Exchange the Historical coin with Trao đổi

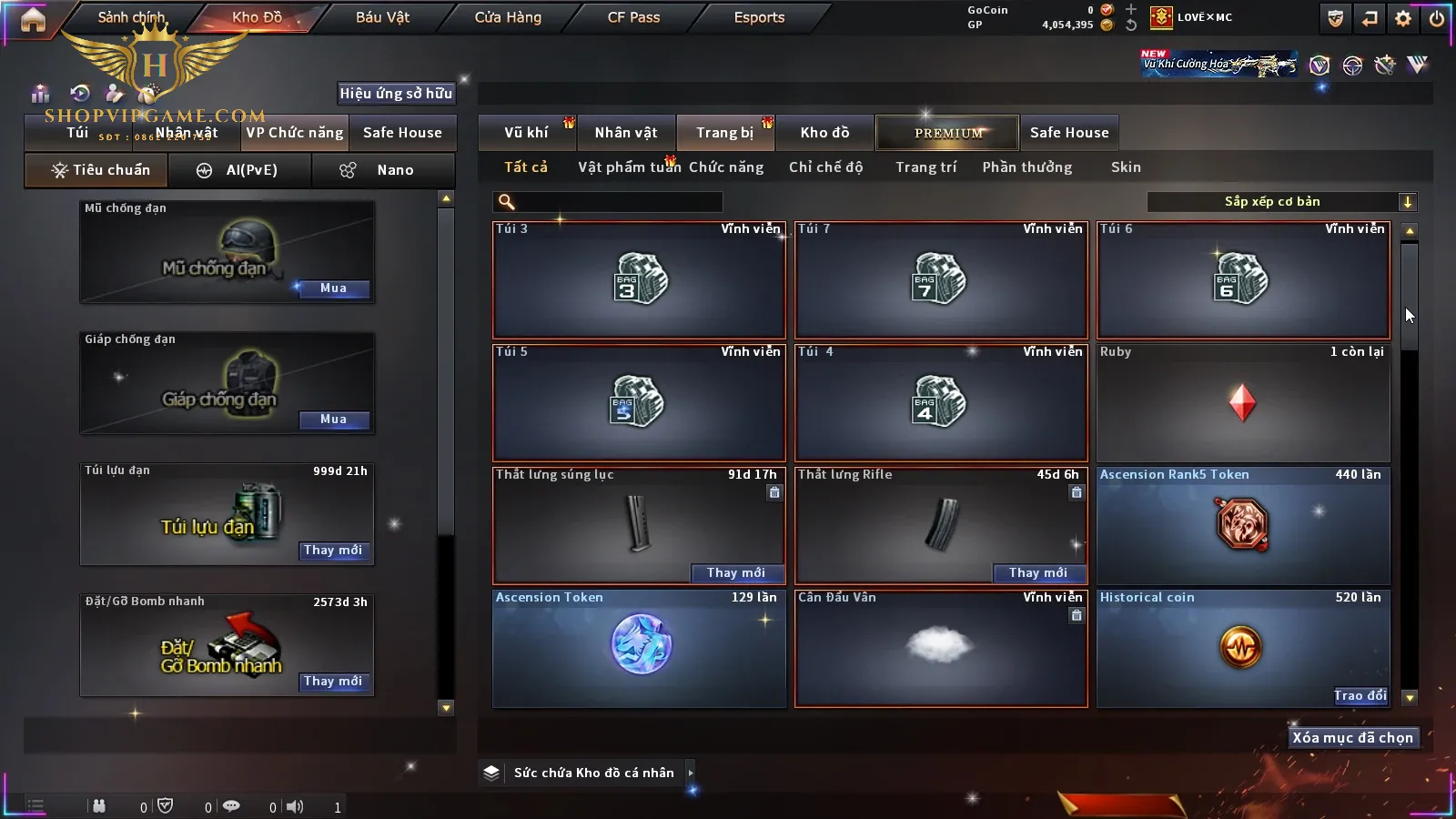tap(1360, 696)
